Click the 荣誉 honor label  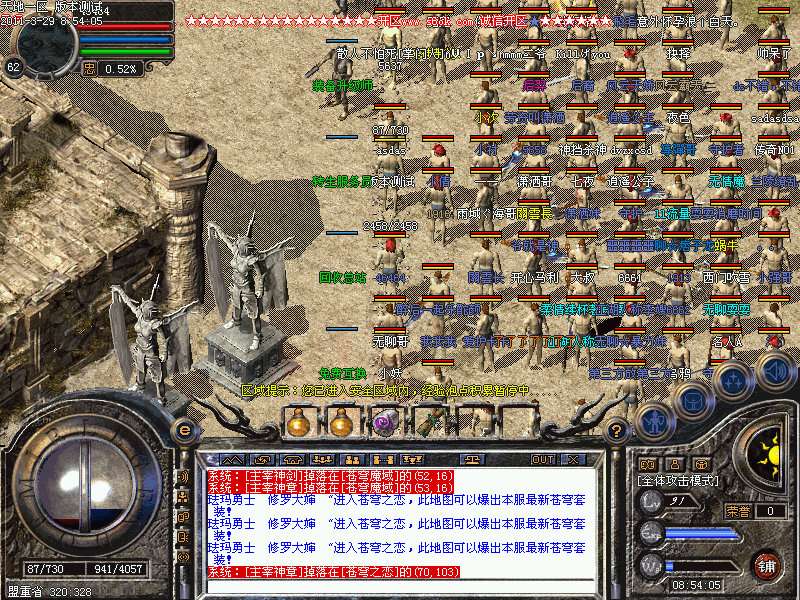[x=738, y=511]
